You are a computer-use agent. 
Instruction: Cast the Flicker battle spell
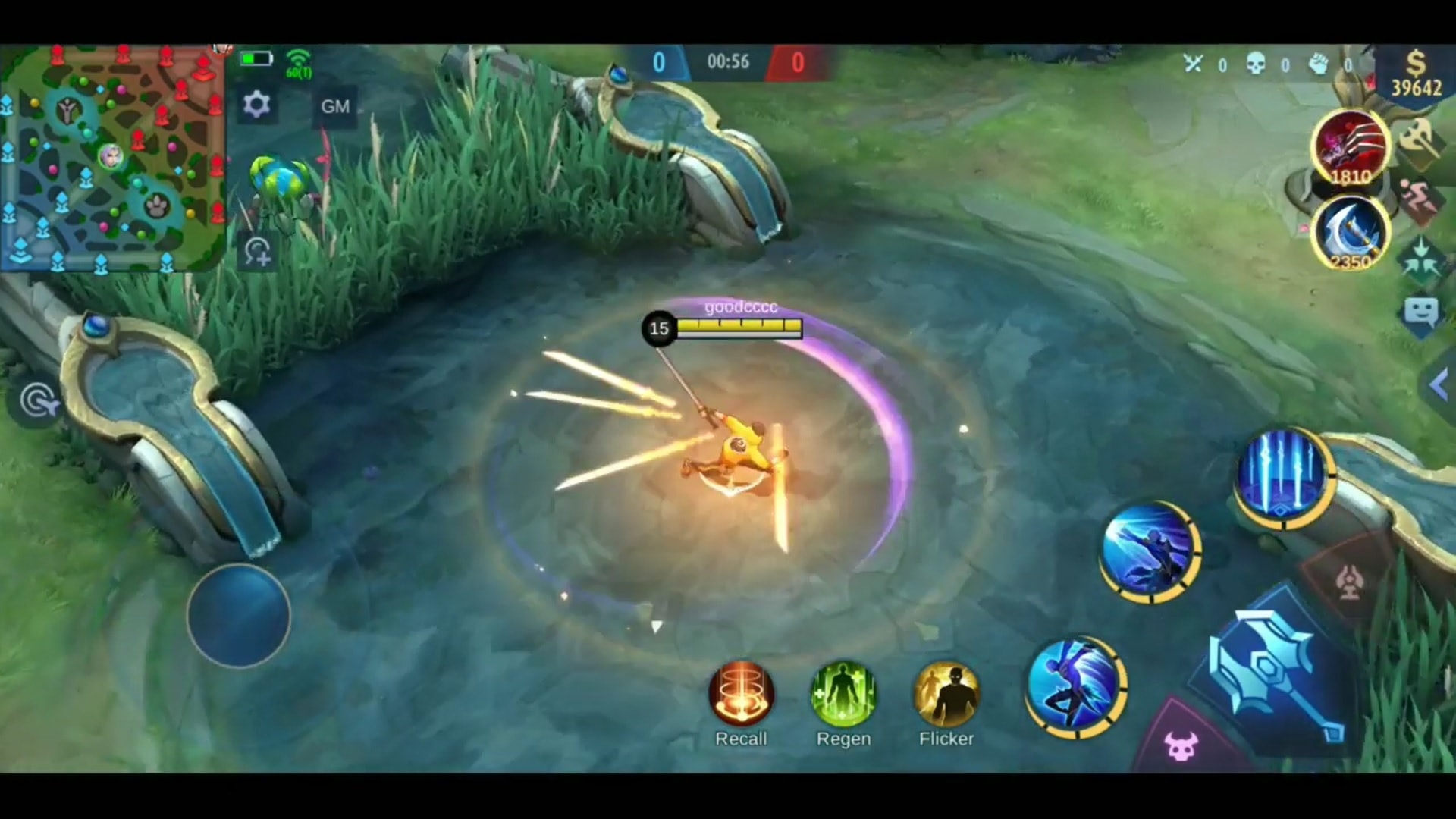pos(946,694)
